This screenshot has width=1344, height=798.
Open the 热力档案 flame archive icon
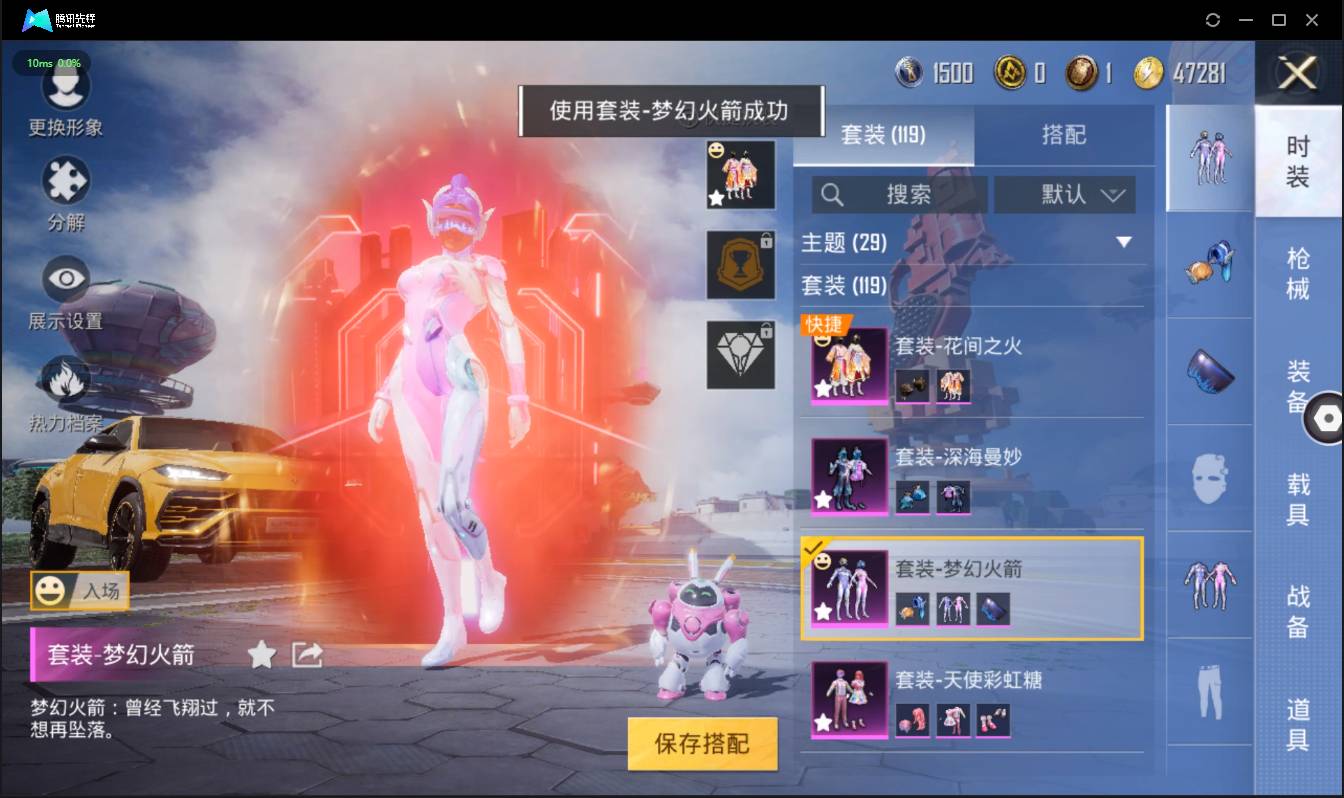65,380
